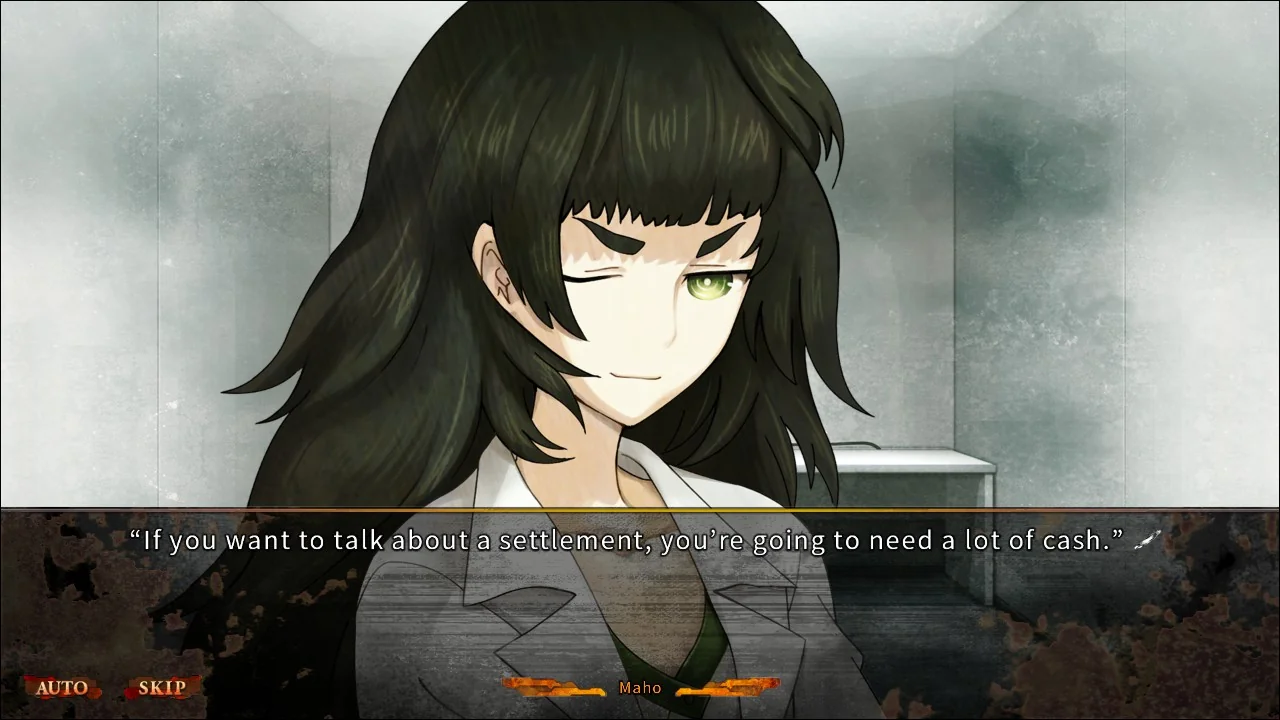
Task: Click the left flourish ornament beside Maho's name
Action: [x=551, y=687]
